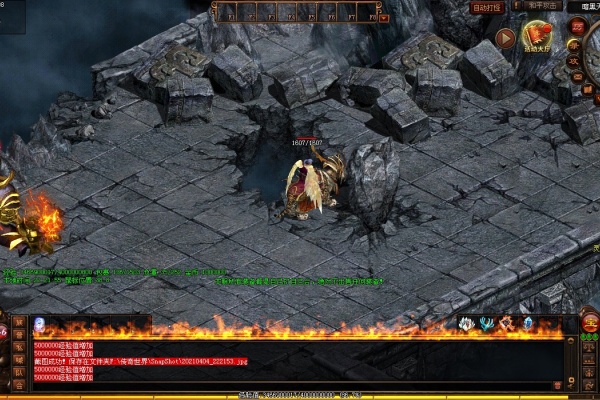Select the orange cross-blade skill icon
The height and width of the screenshot is (400, 600).
pyautogui.click(x=507, y=324)
